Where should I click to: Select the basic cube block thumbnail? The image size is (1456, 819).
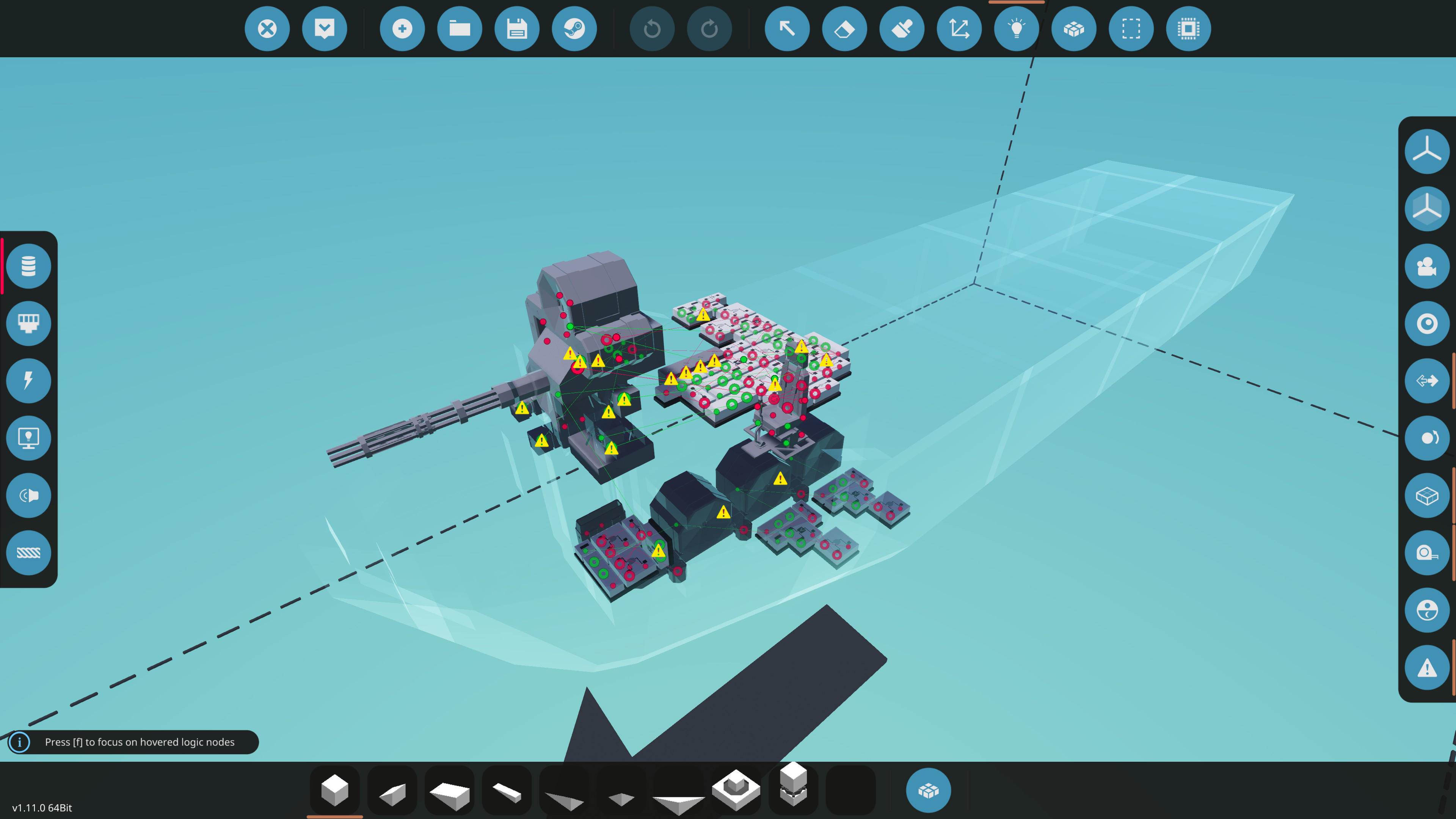334,789
